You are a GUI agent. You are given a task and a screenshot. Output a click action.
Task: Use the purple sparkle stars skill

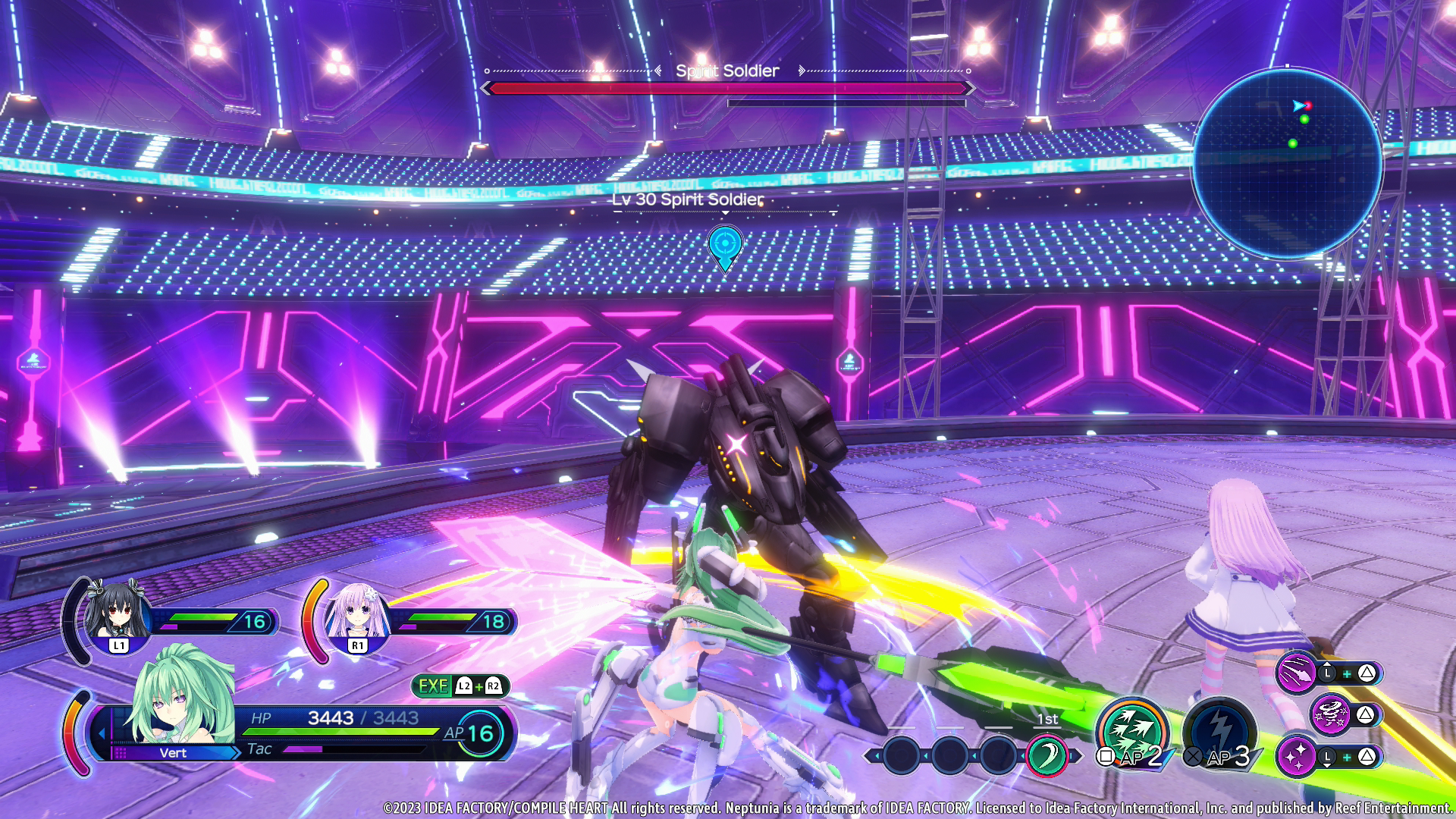1297,756
